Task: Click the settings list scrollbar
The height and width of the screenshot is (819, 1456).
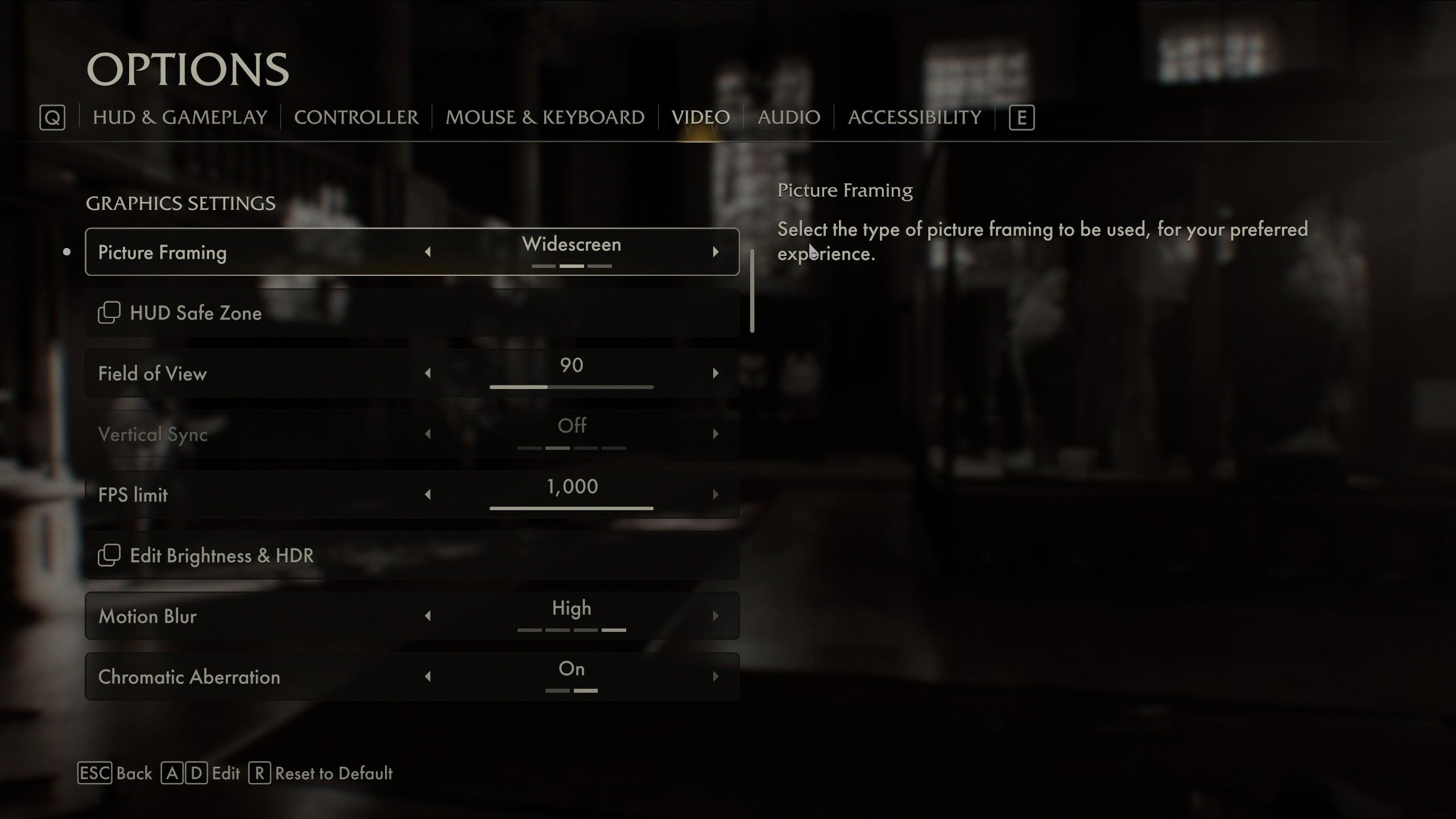Action: click(x=752, y=291)
